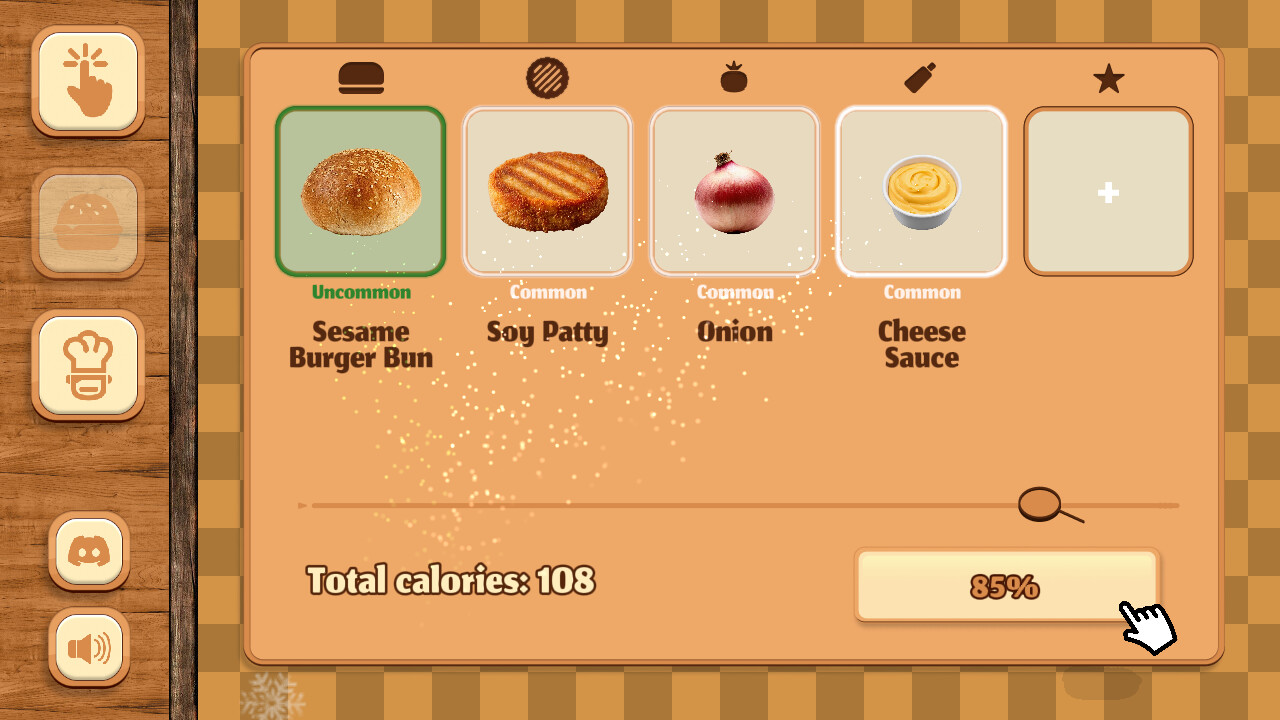Switch to the tomato ingredients tab
Viewport: 1280px width, 720px height.
735,77
